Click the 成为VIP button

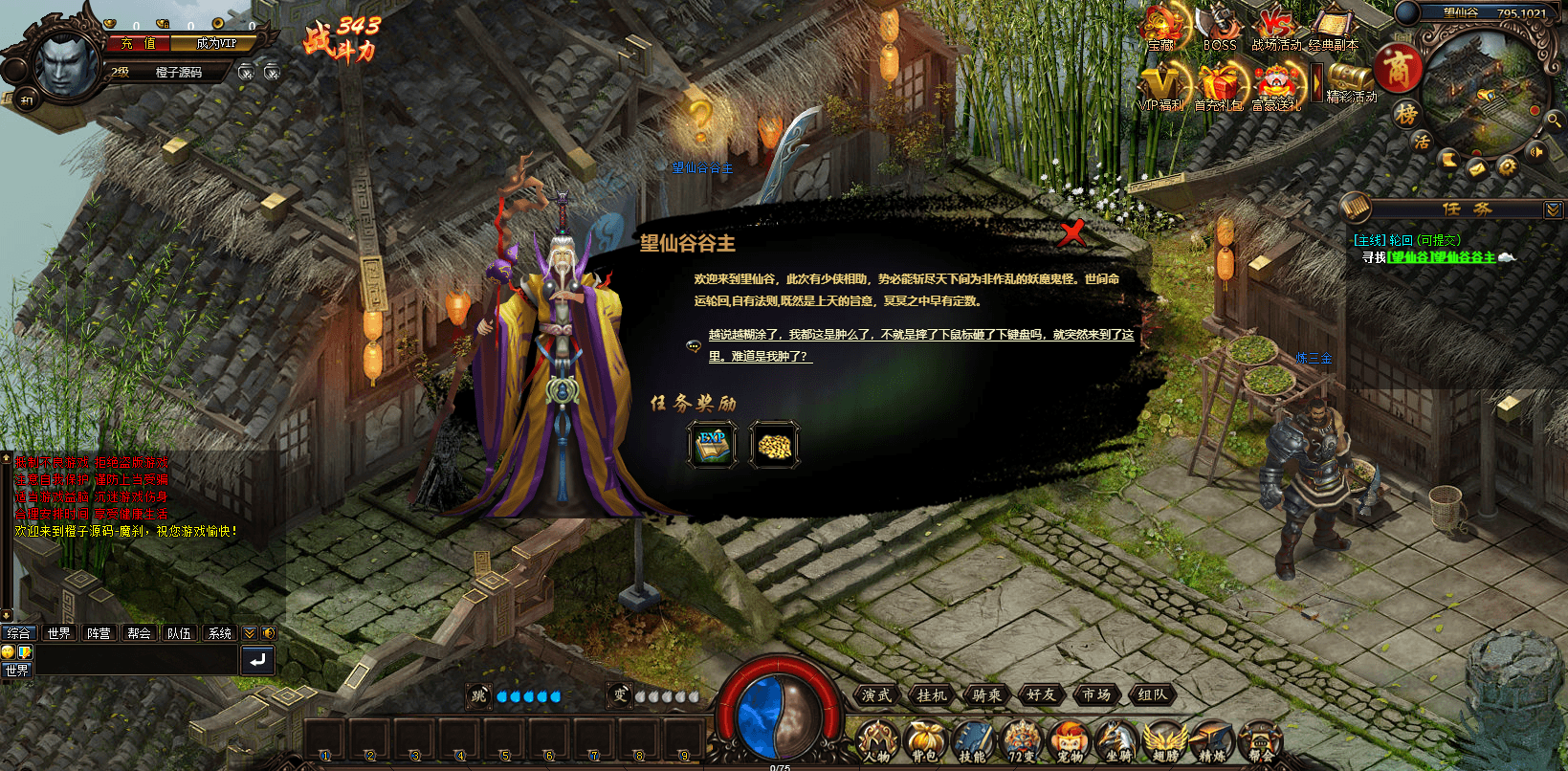point(218,43)
